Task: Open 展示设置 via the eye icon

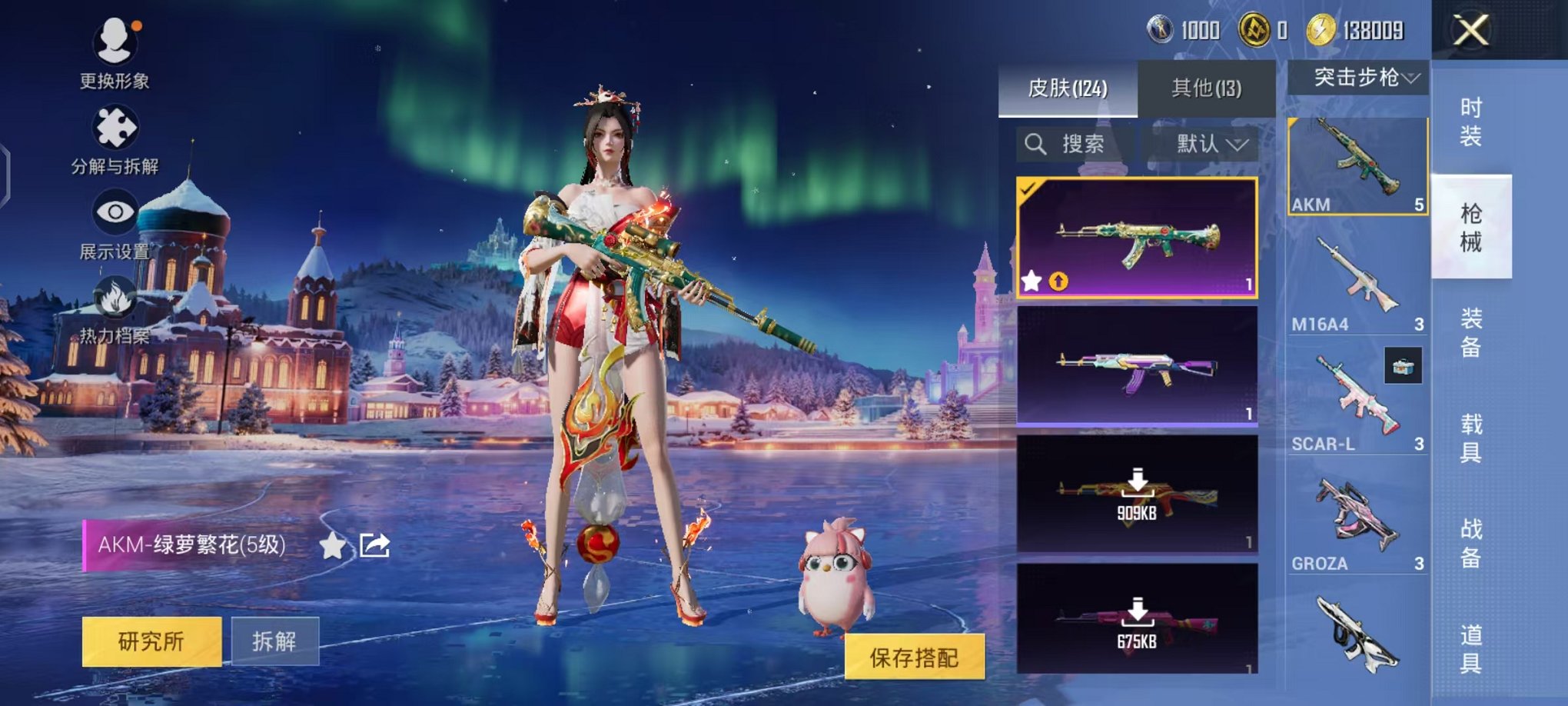Action: (114, 211)
